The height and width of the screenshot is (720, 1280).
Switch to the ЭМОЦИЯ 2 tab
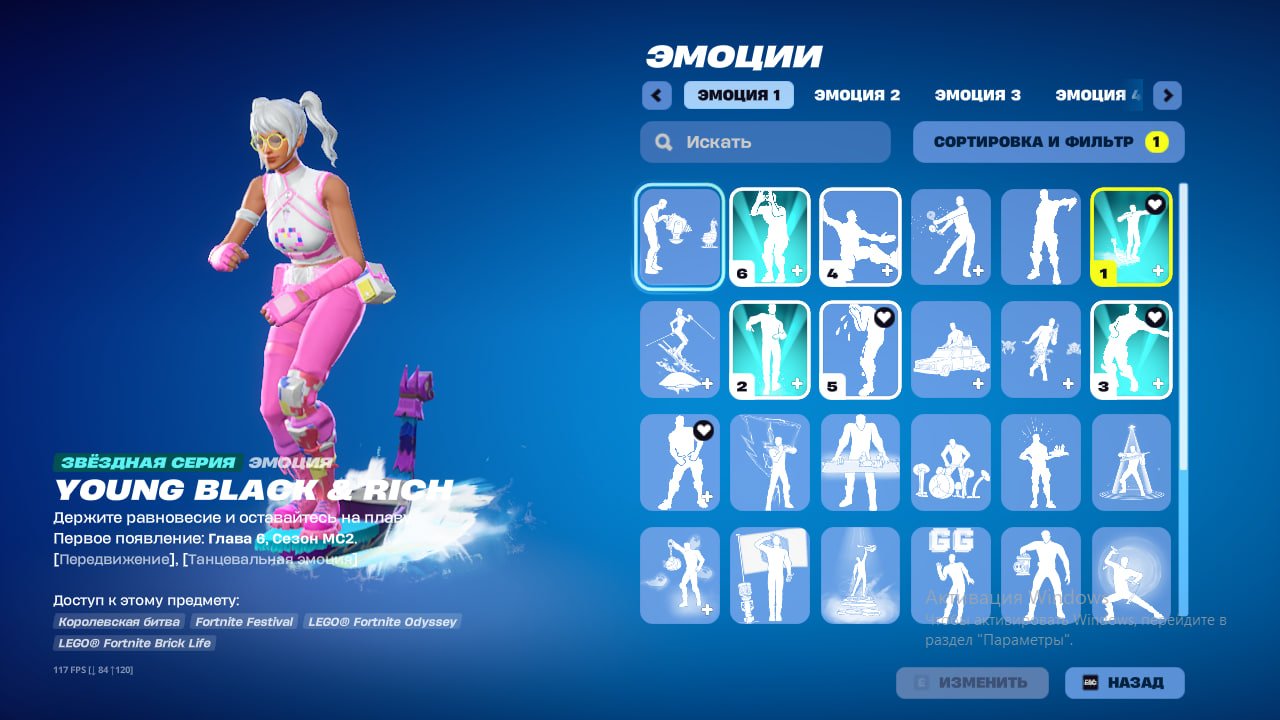click(858, 95)
